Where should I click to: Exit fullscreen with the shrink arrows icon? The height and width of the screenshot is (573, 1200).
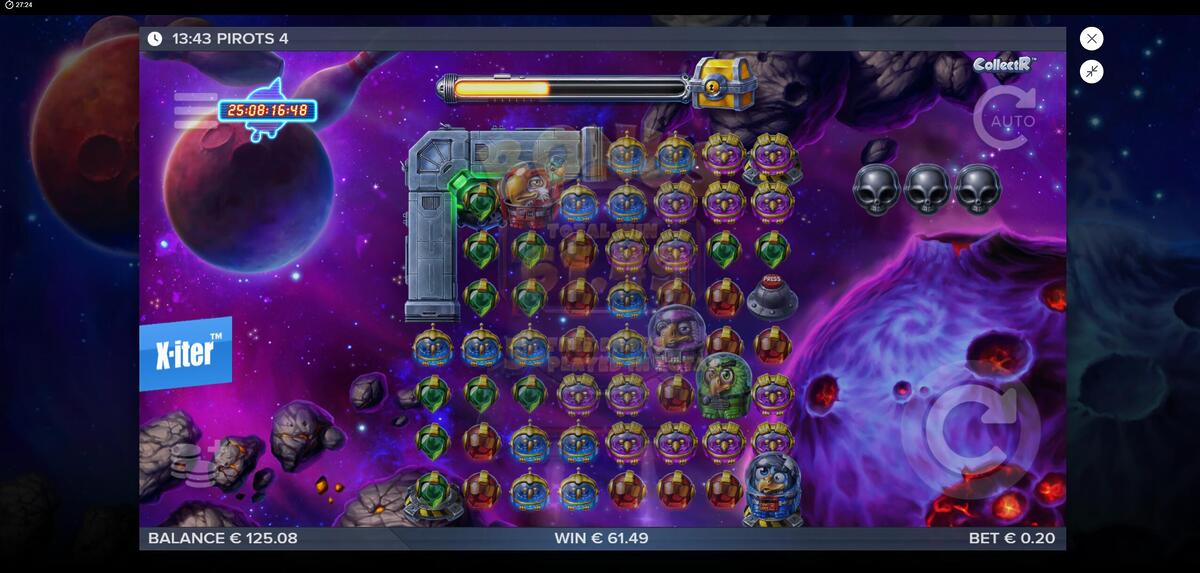click(1092, 71)
